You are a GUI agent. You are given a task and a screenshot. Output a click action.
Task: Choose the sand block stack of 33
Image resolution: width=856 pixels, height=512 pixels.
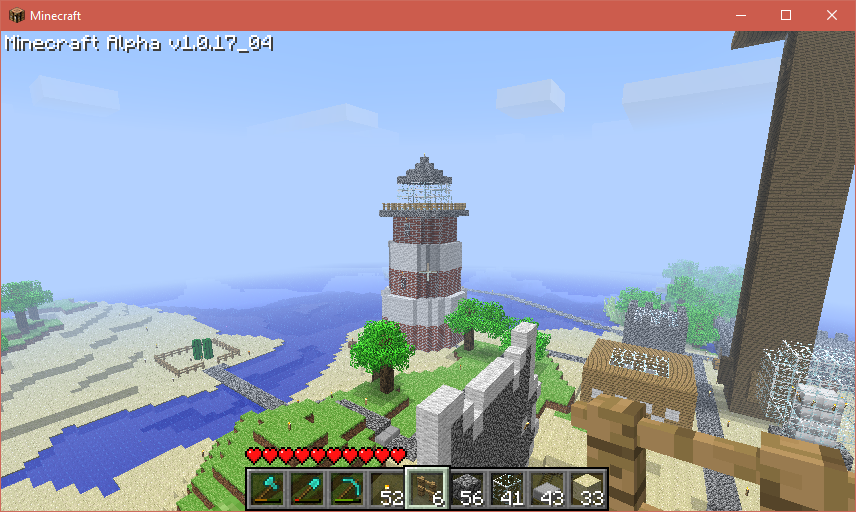pos(588,489)
